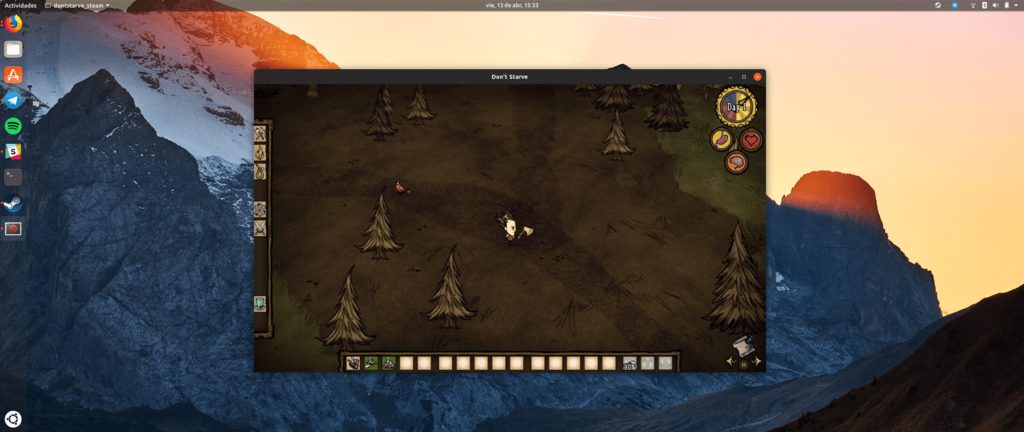Click the equipped hand slot item
The height and width of the screenshot is (432, 1024).
[630, 363]
